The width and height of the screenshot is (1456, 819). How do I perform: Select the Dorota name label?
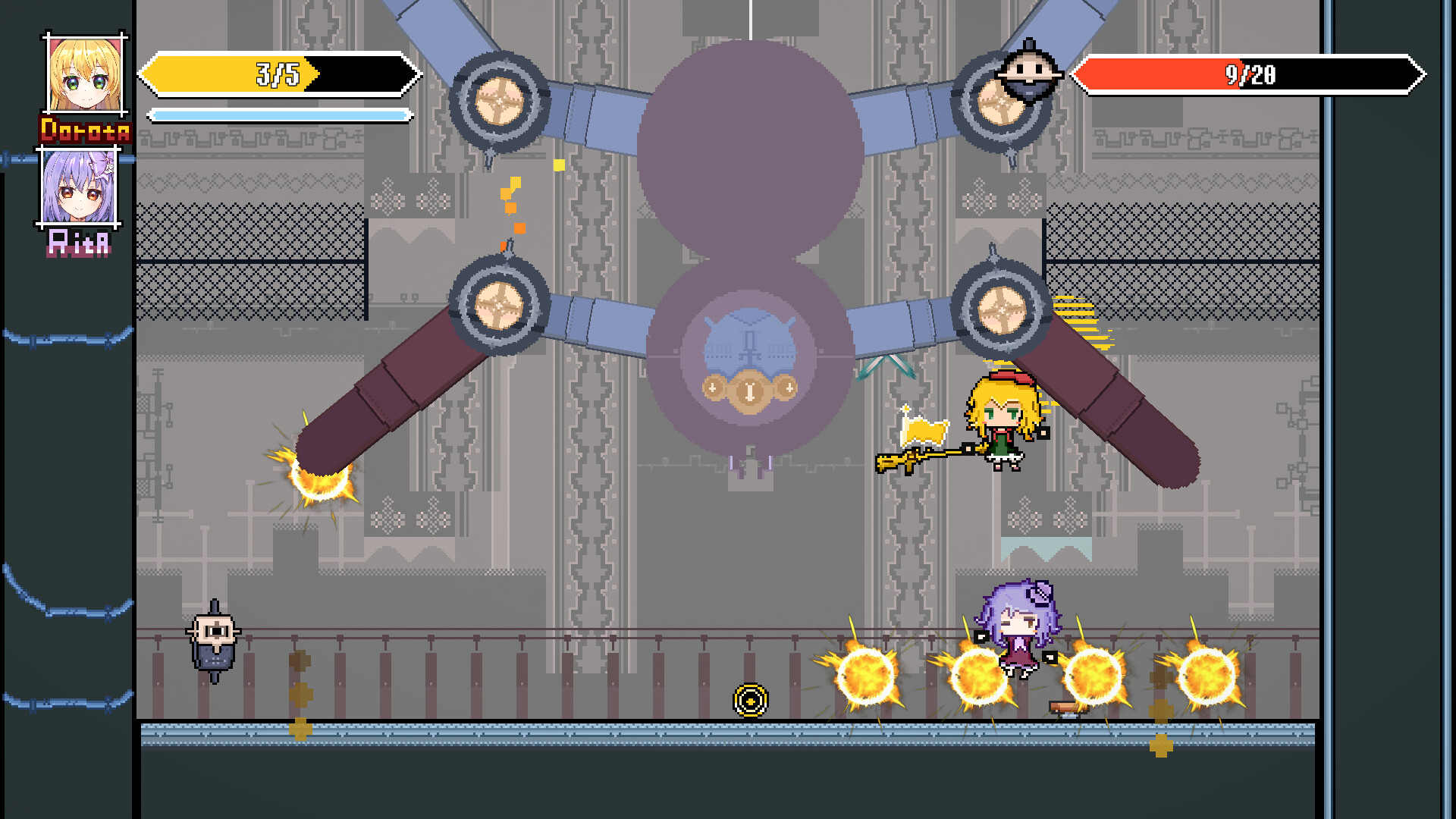point(86,130)
